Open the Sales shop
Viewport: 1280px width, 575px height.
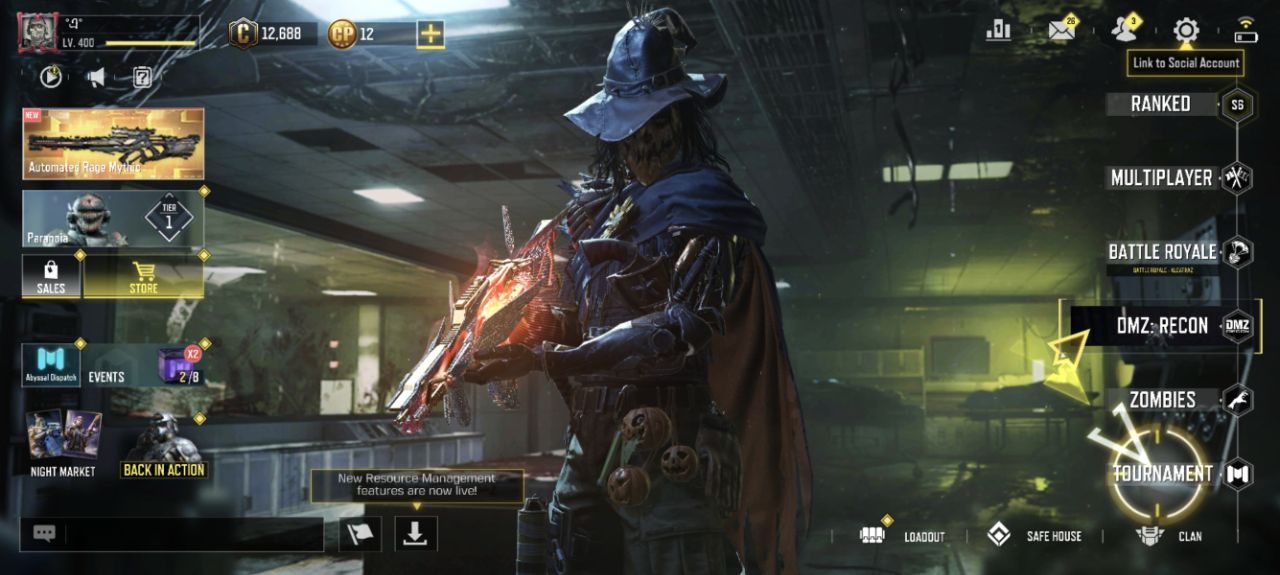(51, 276)
